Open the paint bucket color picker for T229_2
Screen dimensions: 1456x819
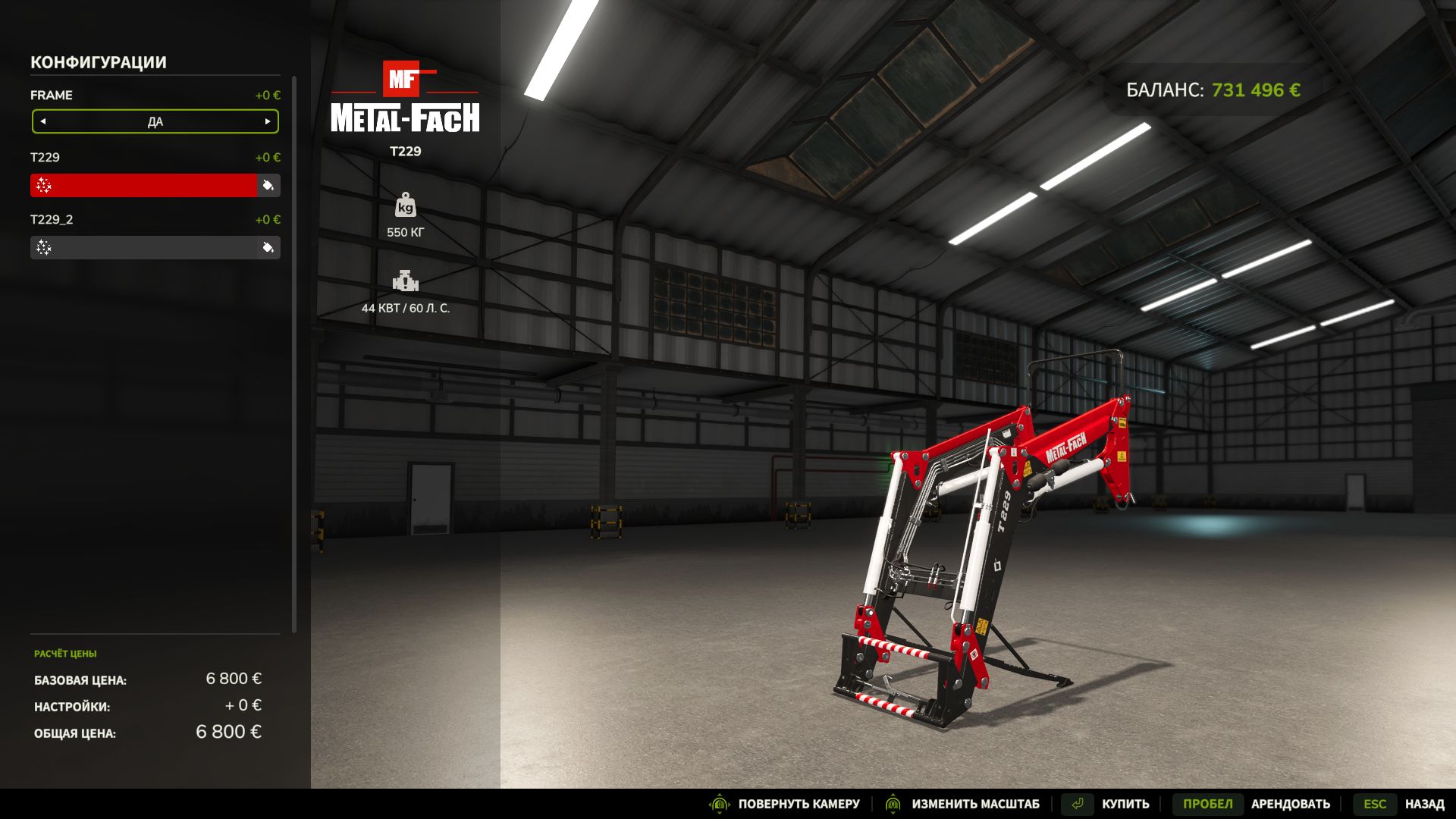click(269, 247)
